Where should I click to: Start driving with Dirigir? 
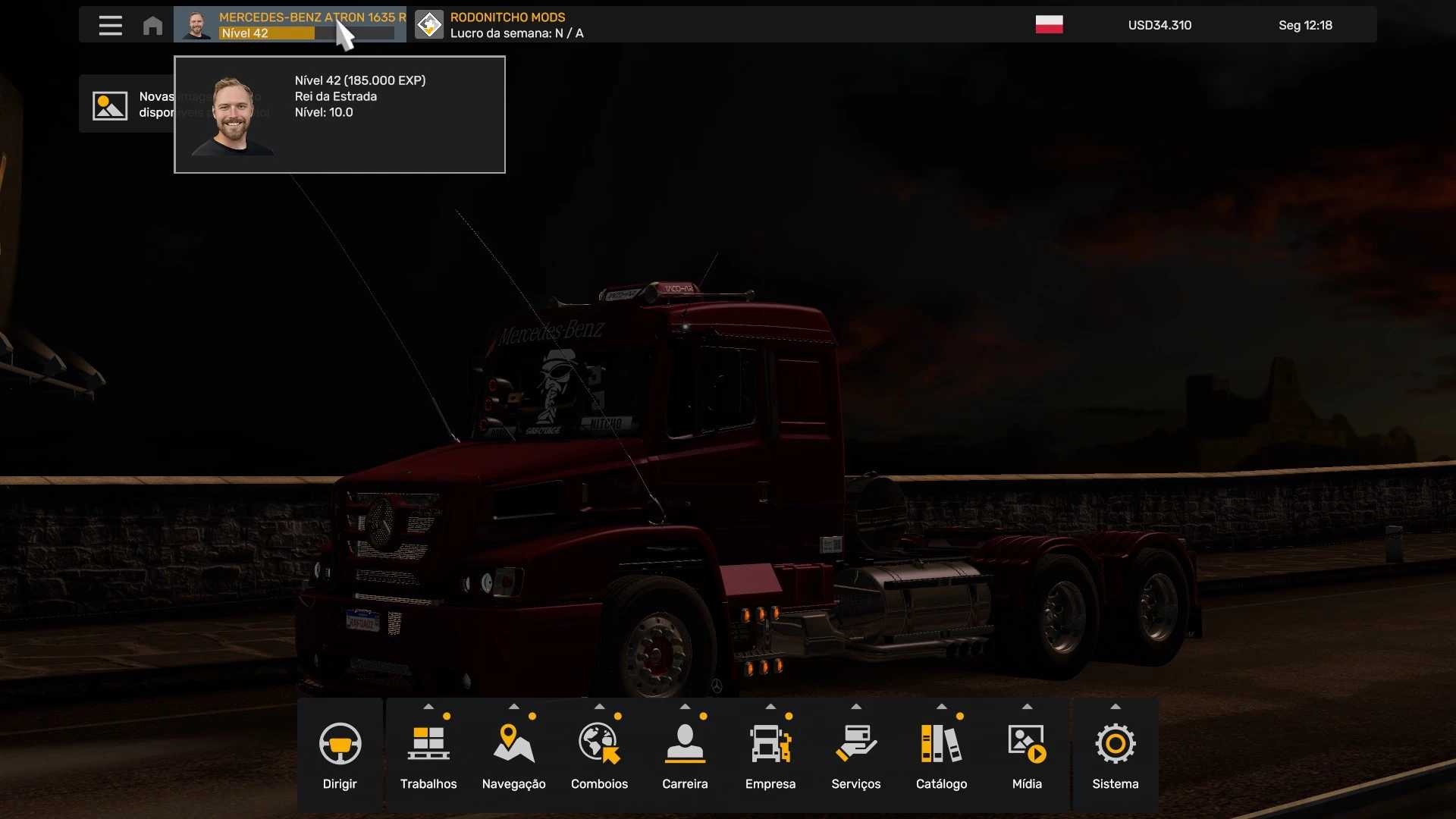[x=340, y=754]
